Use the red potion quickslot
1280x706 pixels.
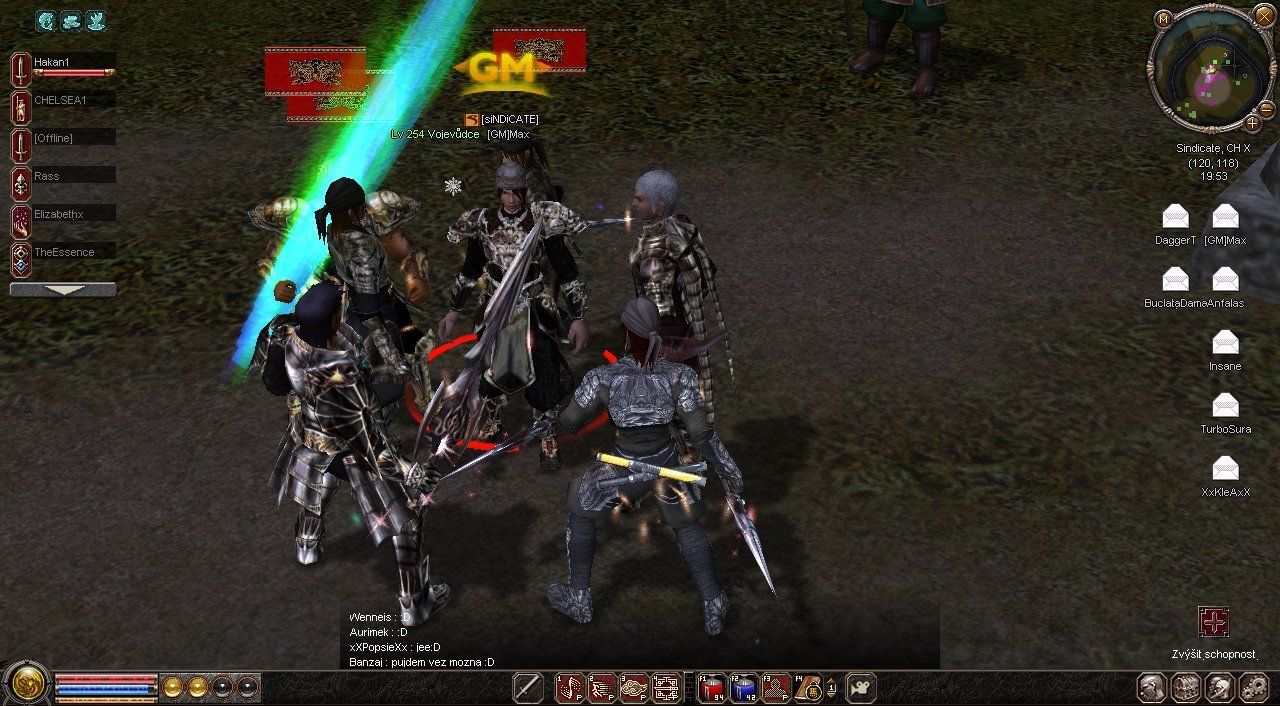pos(710,688)
